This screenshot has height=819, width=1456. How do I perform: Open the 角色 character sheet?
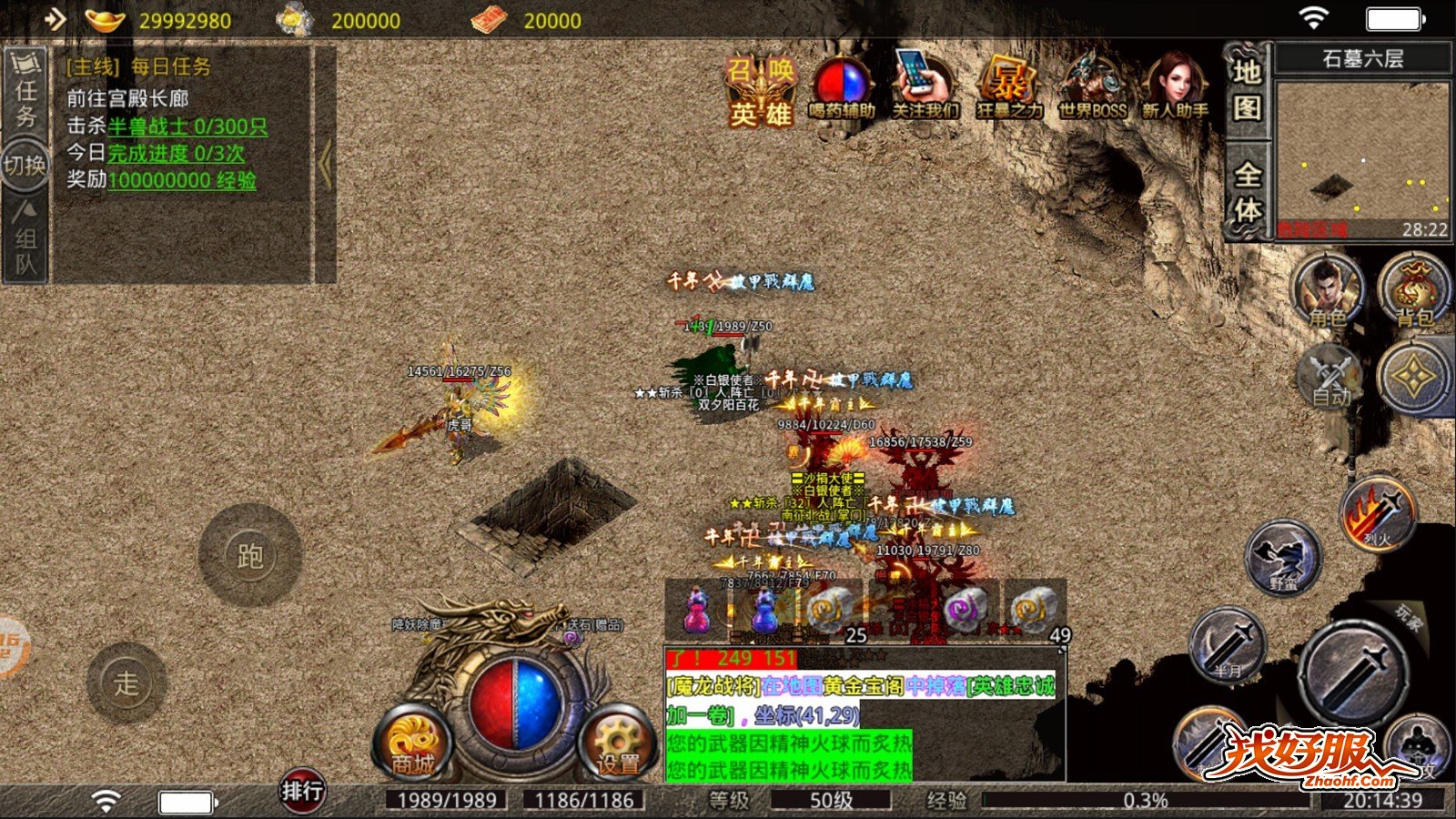pos(1328,291)
